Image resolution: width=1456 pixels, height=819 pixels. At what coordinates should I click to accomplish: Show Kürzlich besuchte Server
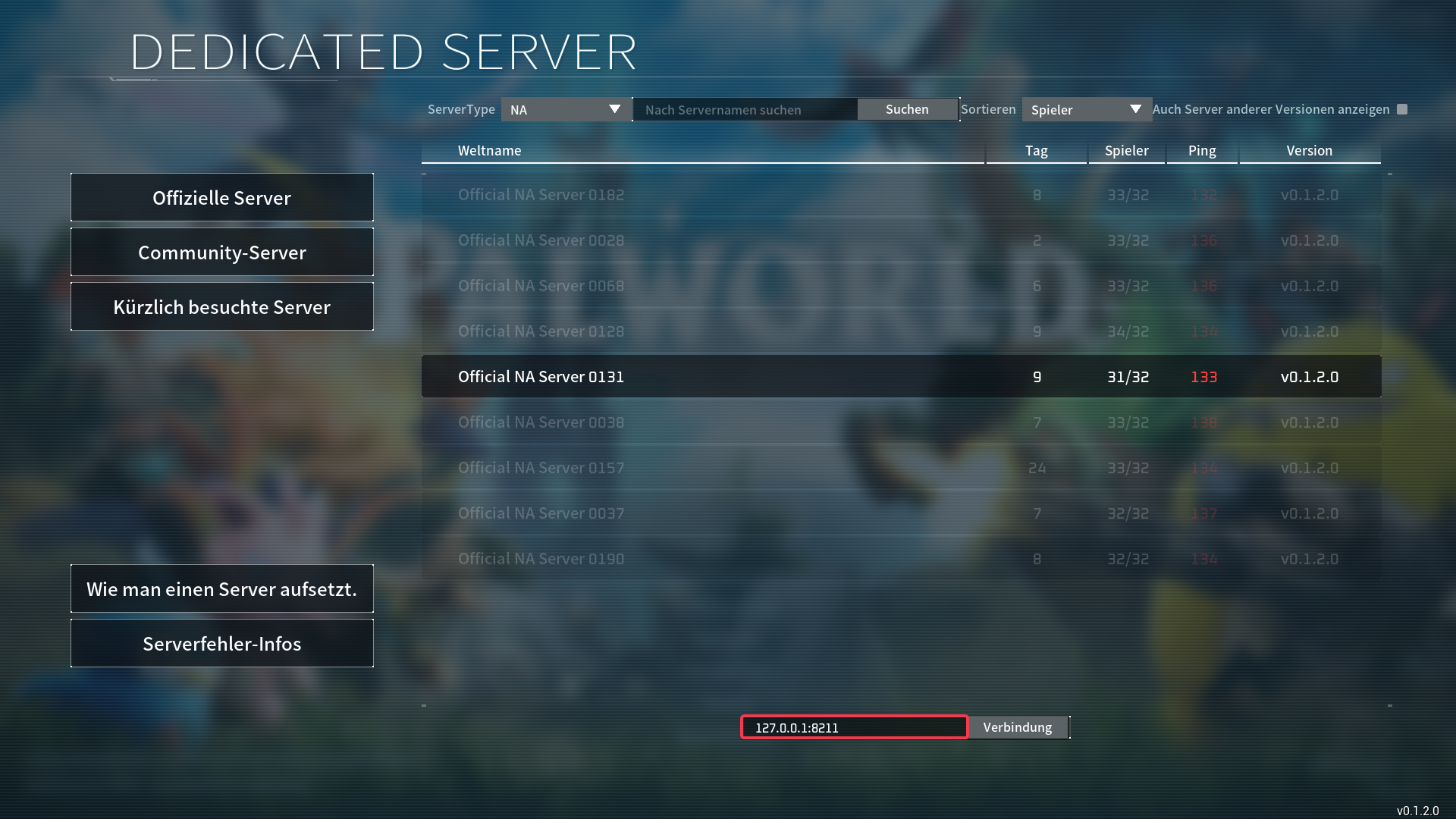(221, 307)
